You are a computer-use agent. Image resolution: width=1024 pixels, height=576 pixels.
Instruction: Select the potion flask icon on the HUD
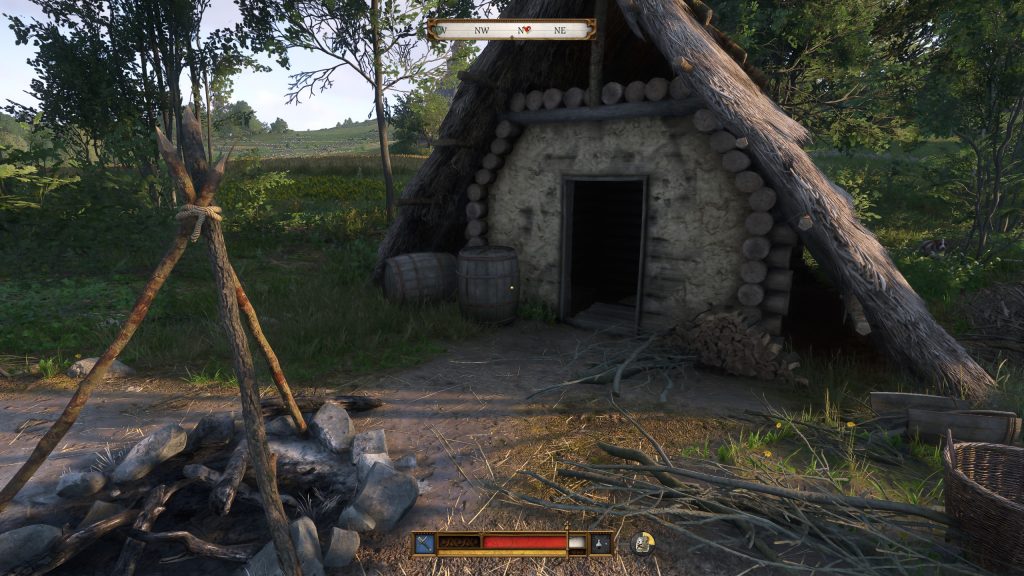[601, 543]
